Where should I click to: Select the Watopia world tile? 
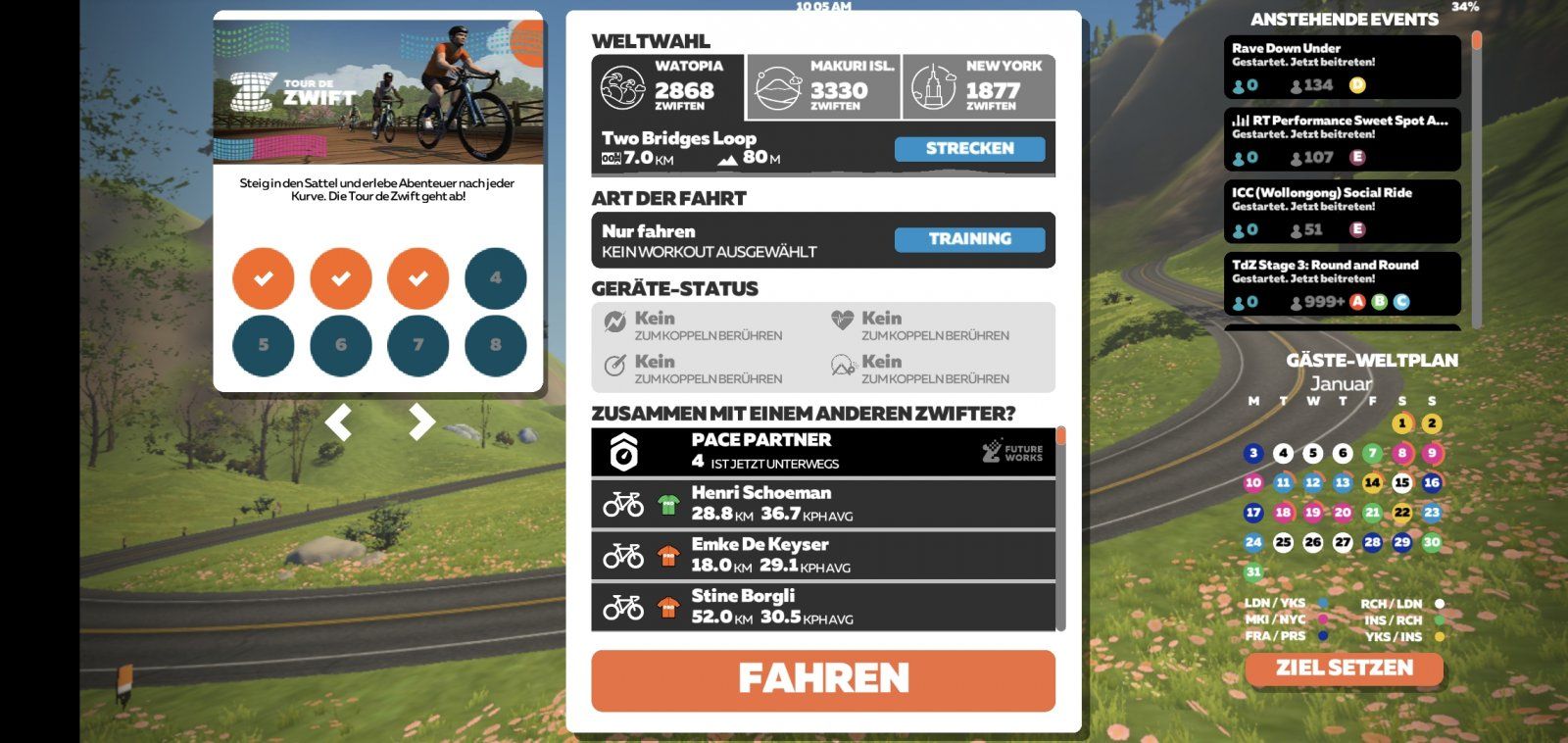[668, 87]
